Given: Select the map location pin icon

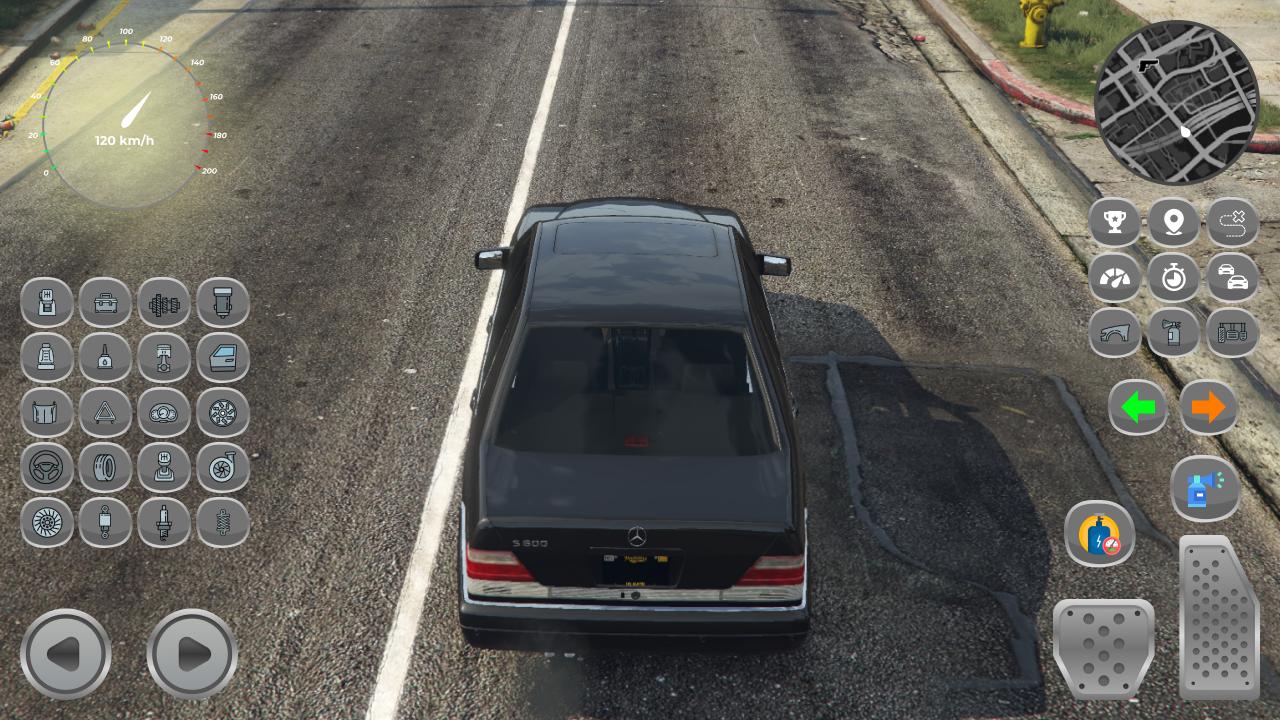Looking at the screenshot, I should tap(1173, 222).
